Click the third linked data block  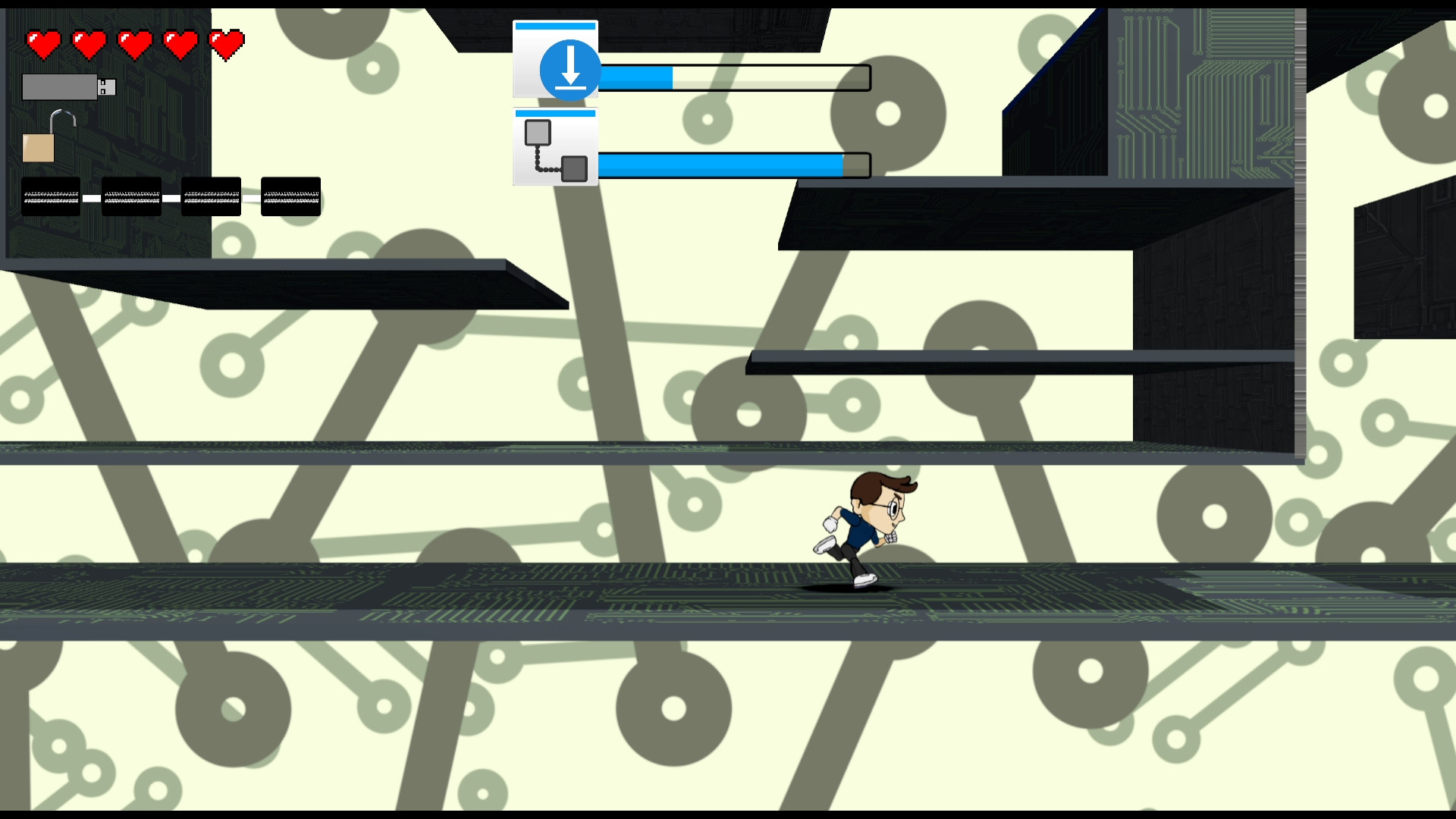pos(210,196)
